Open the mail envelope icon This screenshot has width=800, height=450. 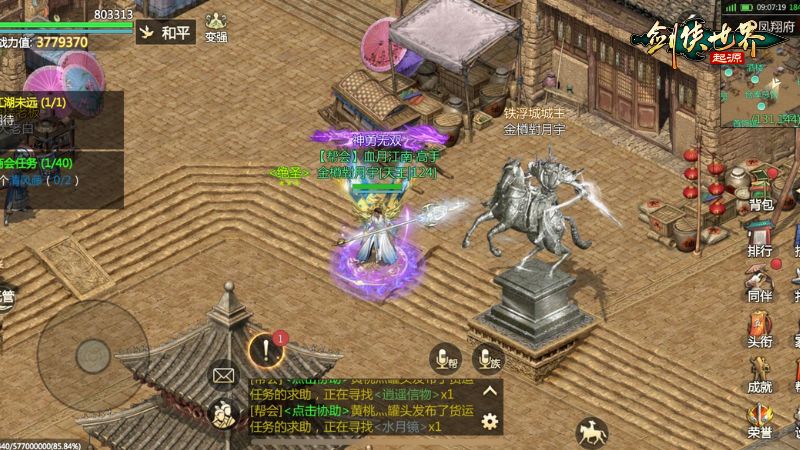click(x=223, y=376)
